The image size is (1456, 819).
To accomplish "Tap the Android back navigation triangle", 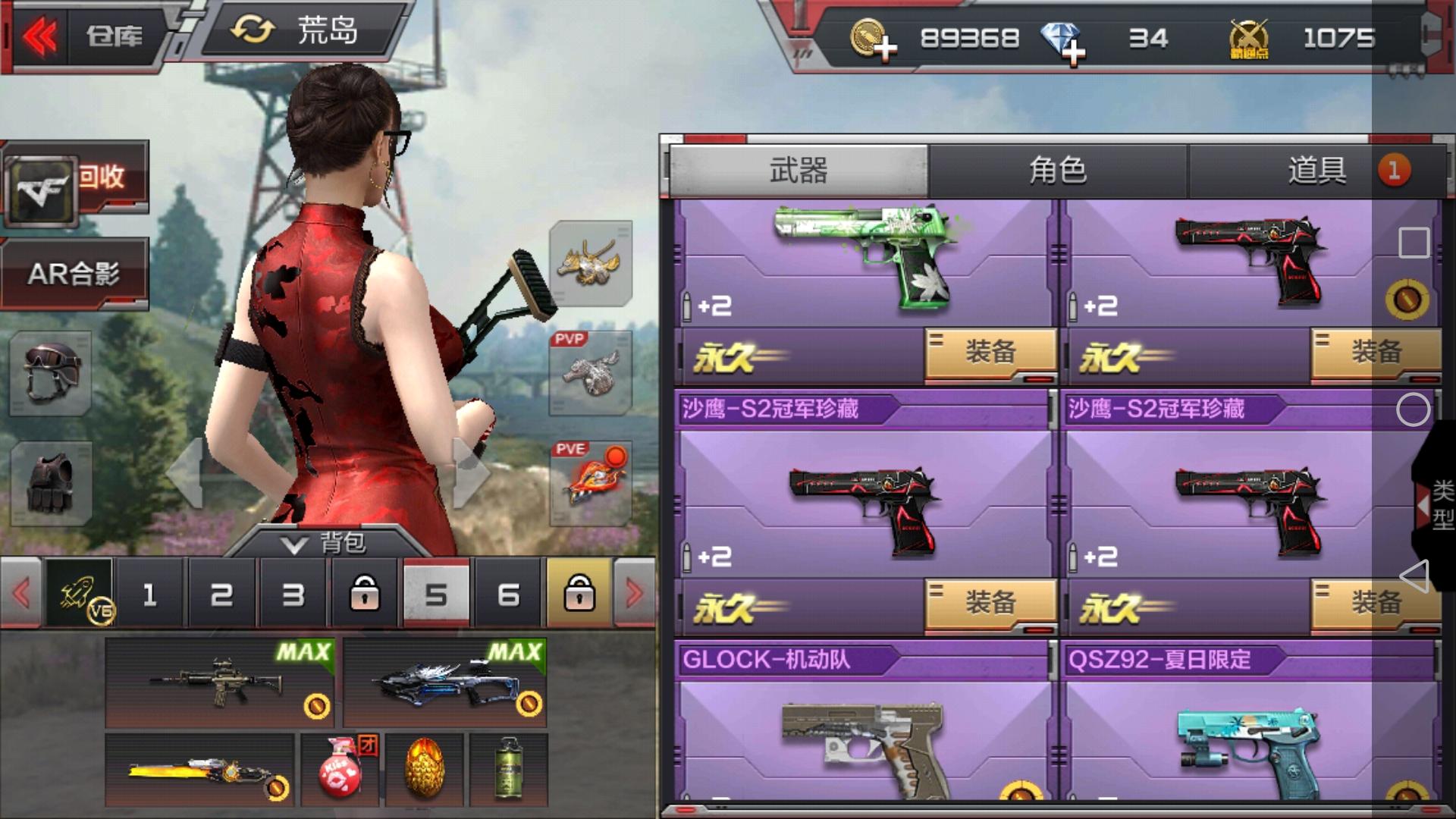I will click(x=1414, y=576).
